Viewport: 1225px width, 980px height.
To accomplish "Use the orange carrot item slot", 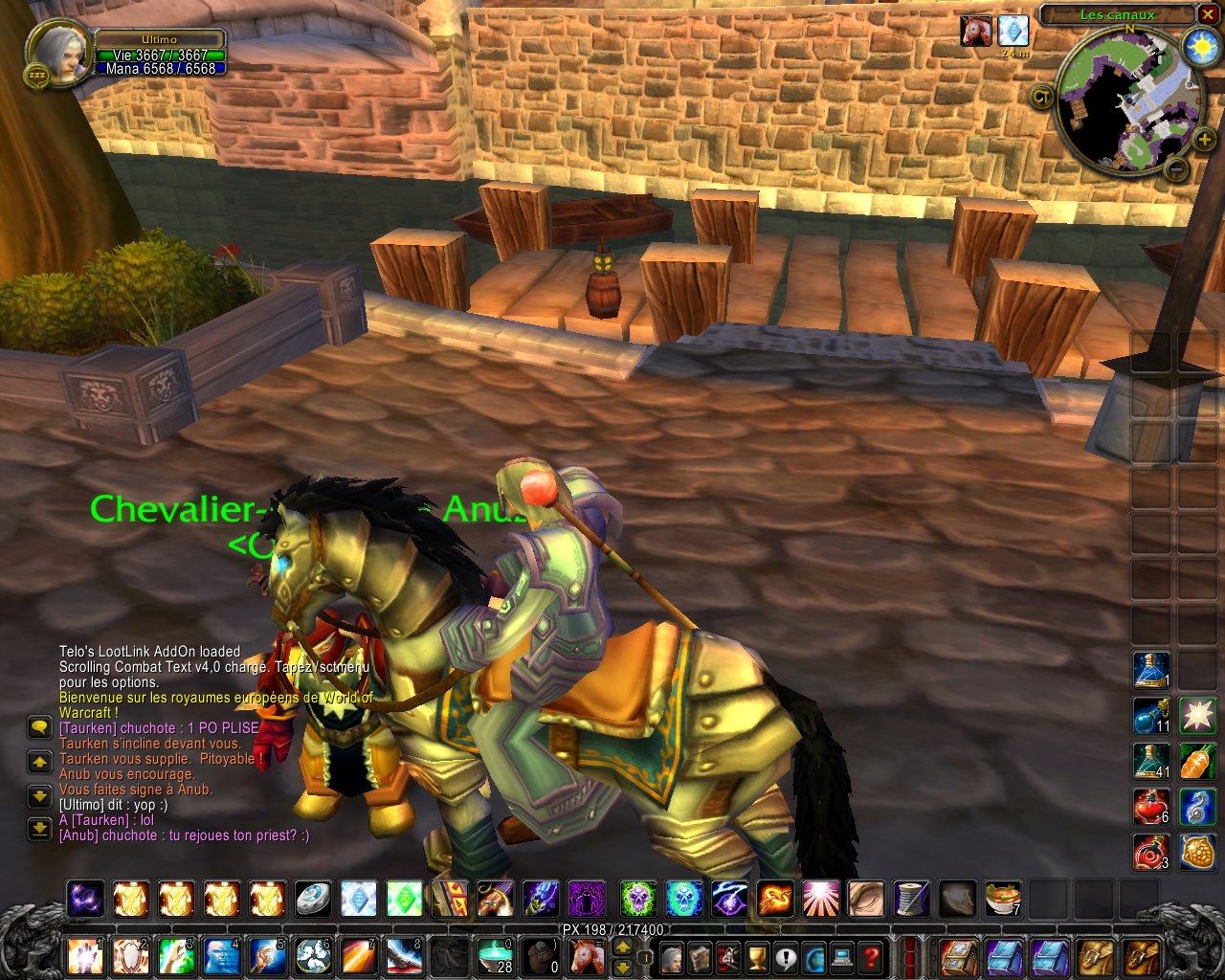I will [1197, 761].
